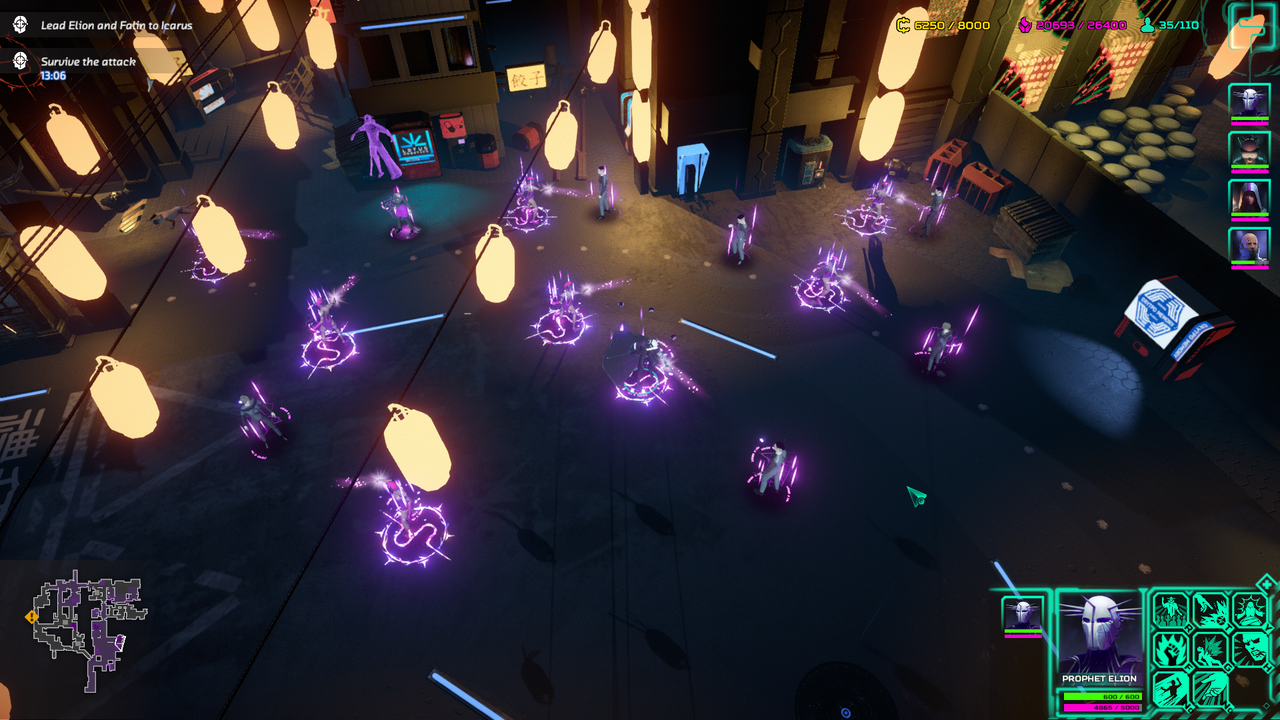The width and height of the screenshot is (1280, 720).
Task: Activate the preacher-and-crowd ability (R)
Action: coord(1170,609)
